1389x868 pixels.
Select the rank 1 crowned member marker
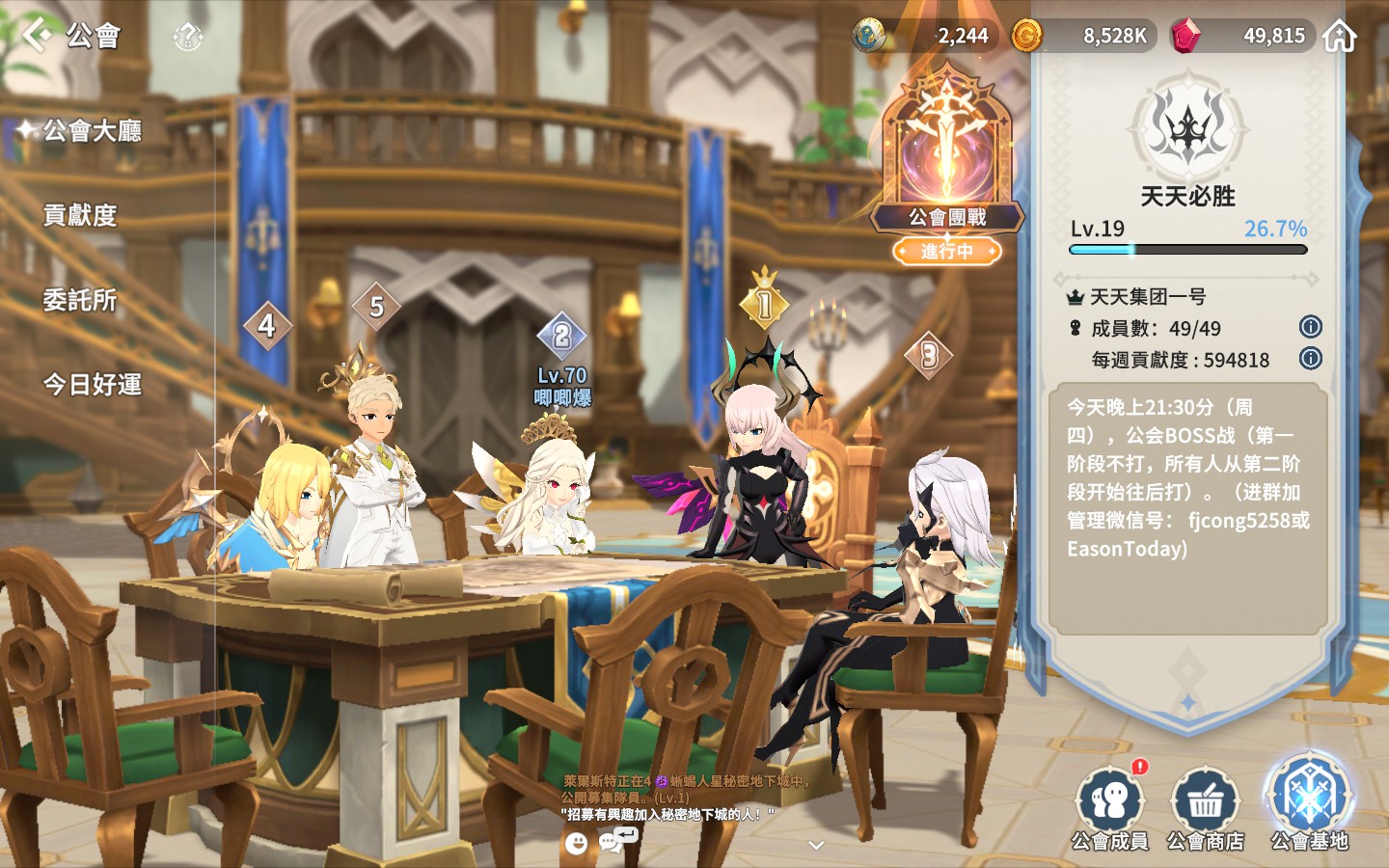point(764,304)
